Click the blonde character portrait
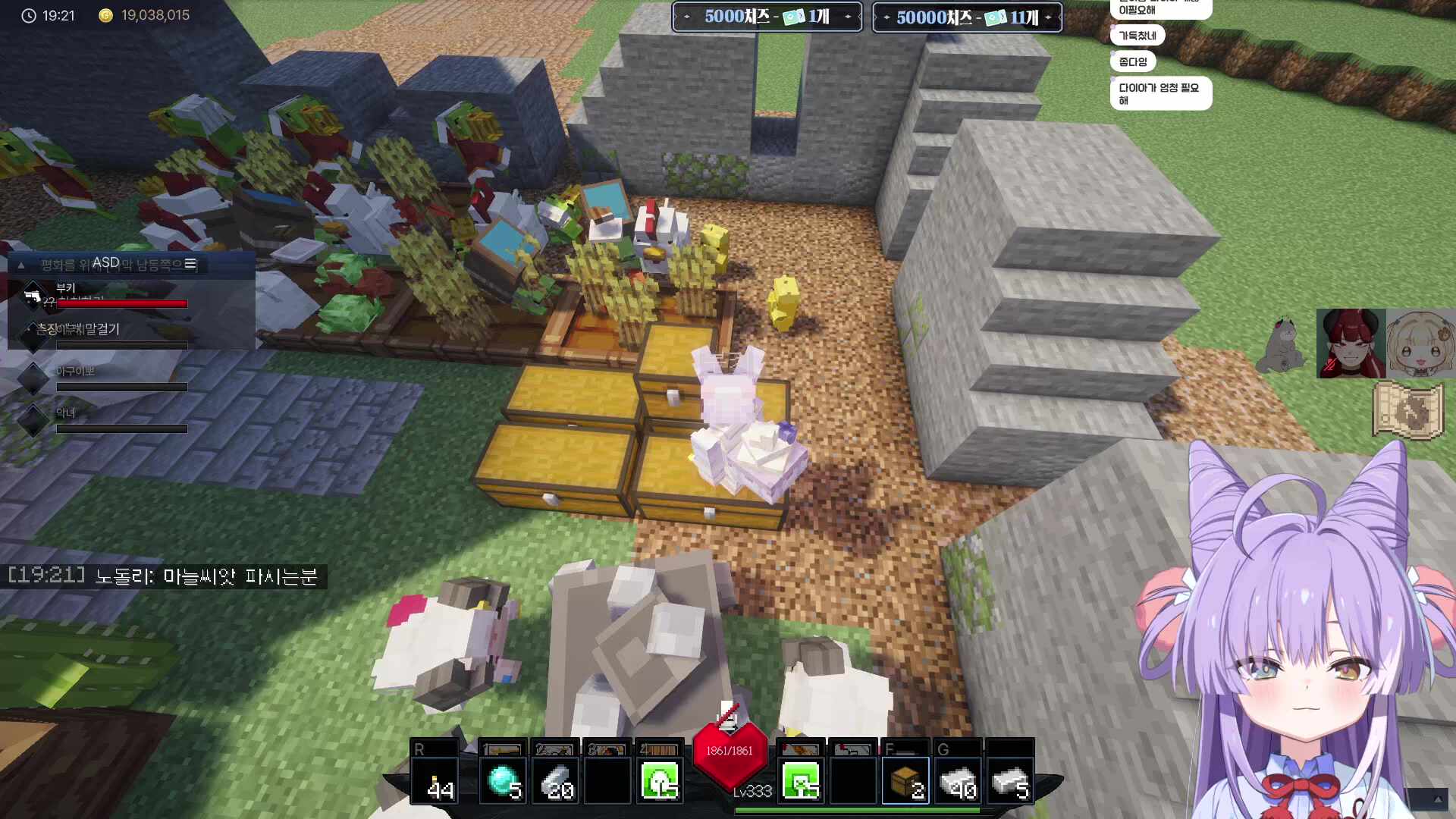Viewport: 1456px width, 819px height. [1421, 344]
